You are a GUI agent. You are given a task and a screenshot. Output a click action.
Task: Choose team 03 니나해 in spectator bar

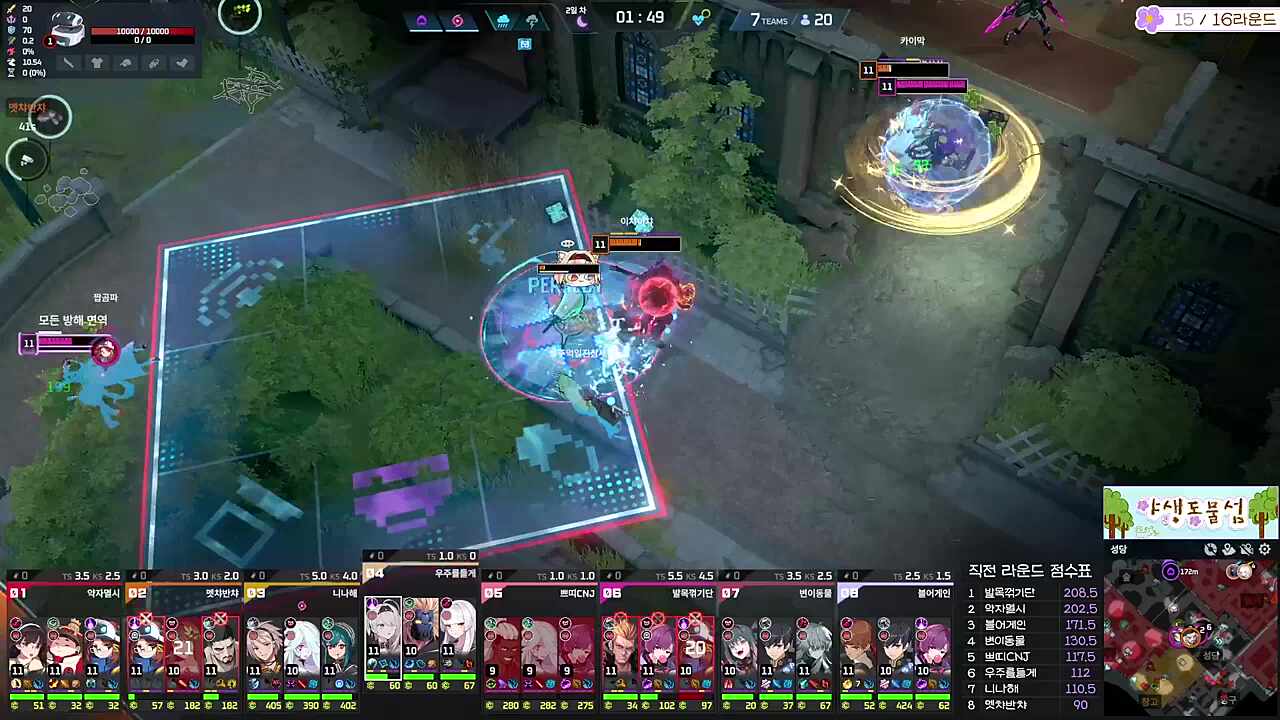(302, 635)
